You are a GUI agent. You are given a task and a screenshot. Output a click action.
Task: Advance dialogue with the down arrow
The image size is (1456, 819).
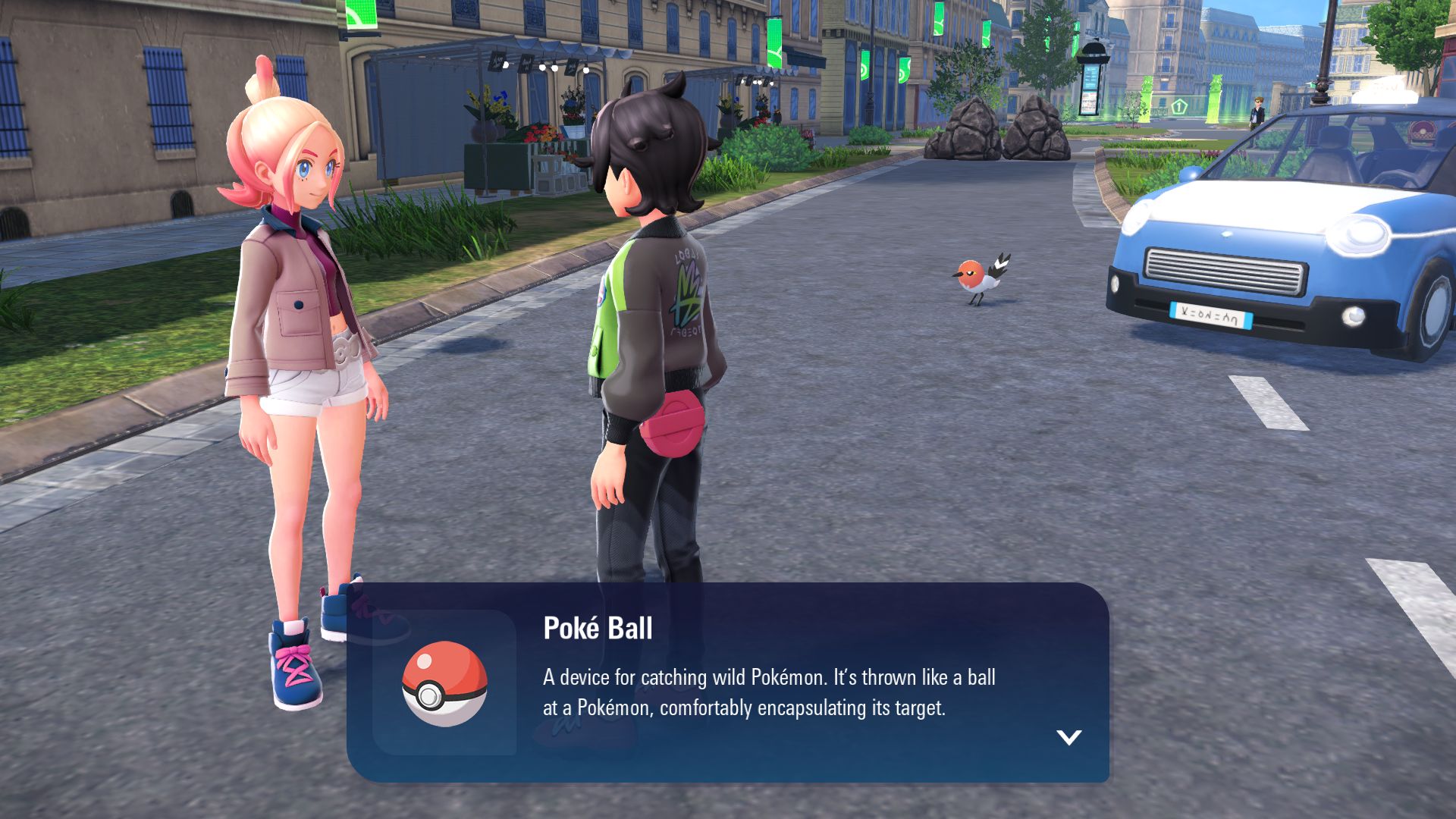[1068, 737]
